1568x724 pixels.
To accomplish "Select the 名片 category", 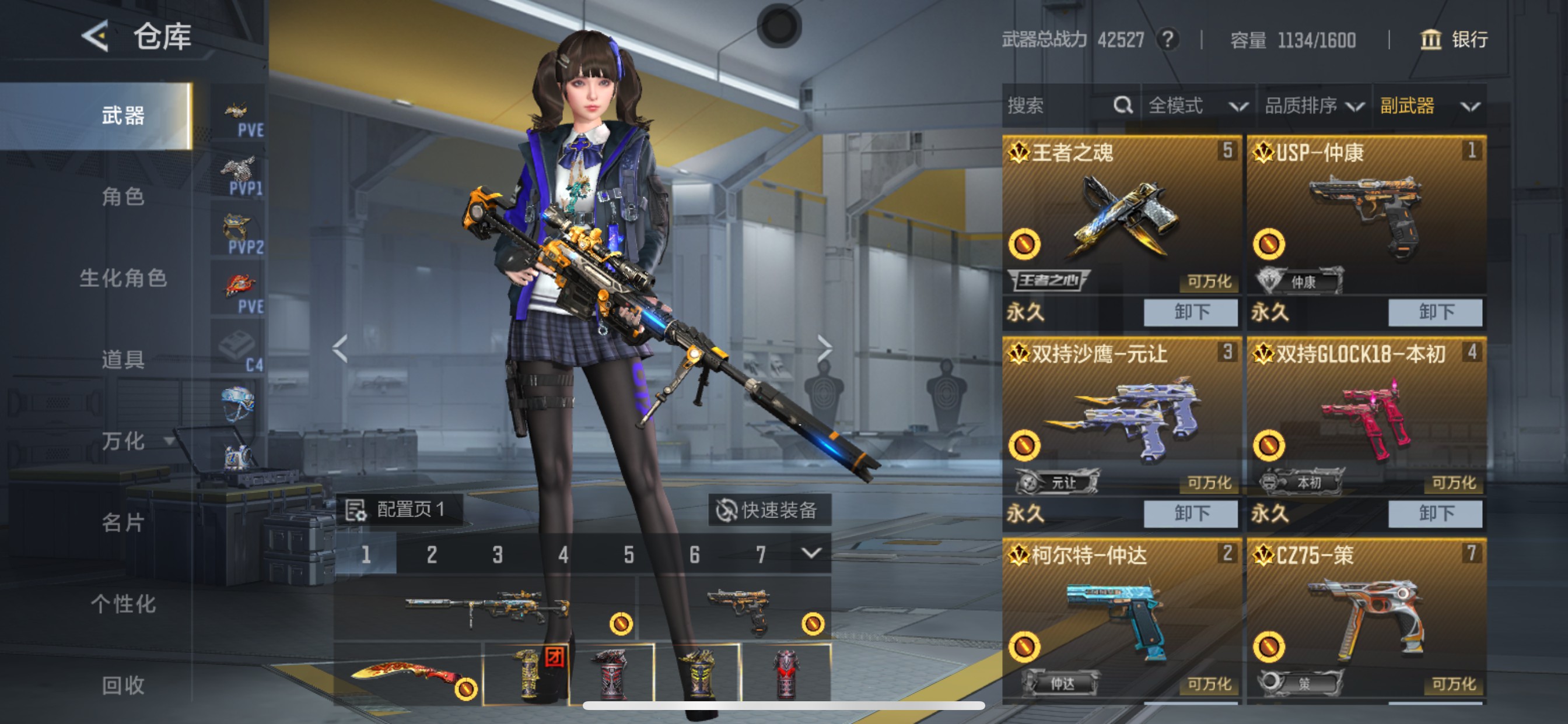I will tap(123, 522).
